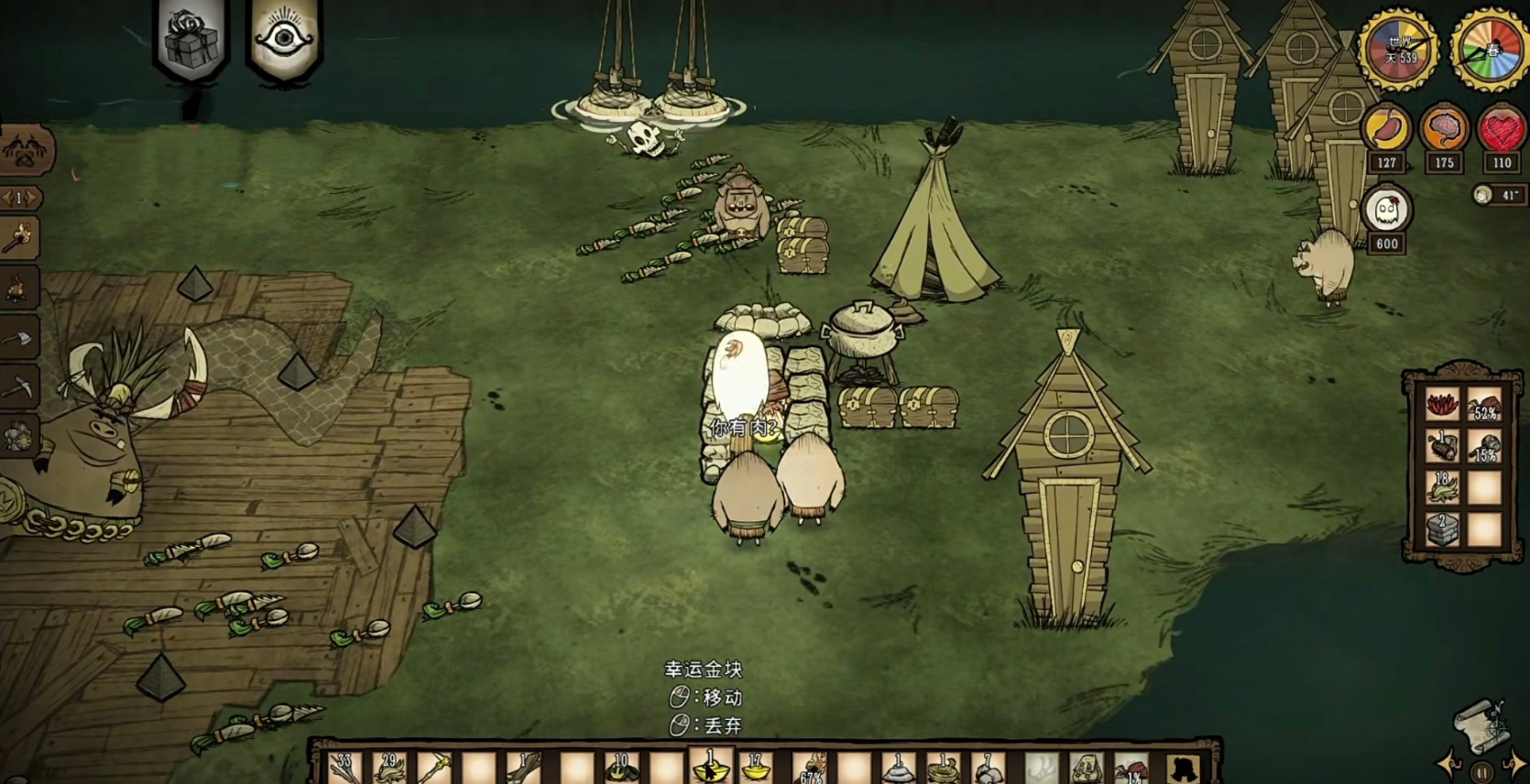Pick the cut stone stack of 2
Image resolution: width=1530 pixels, height=784 pixels.
coord(1441,529)
